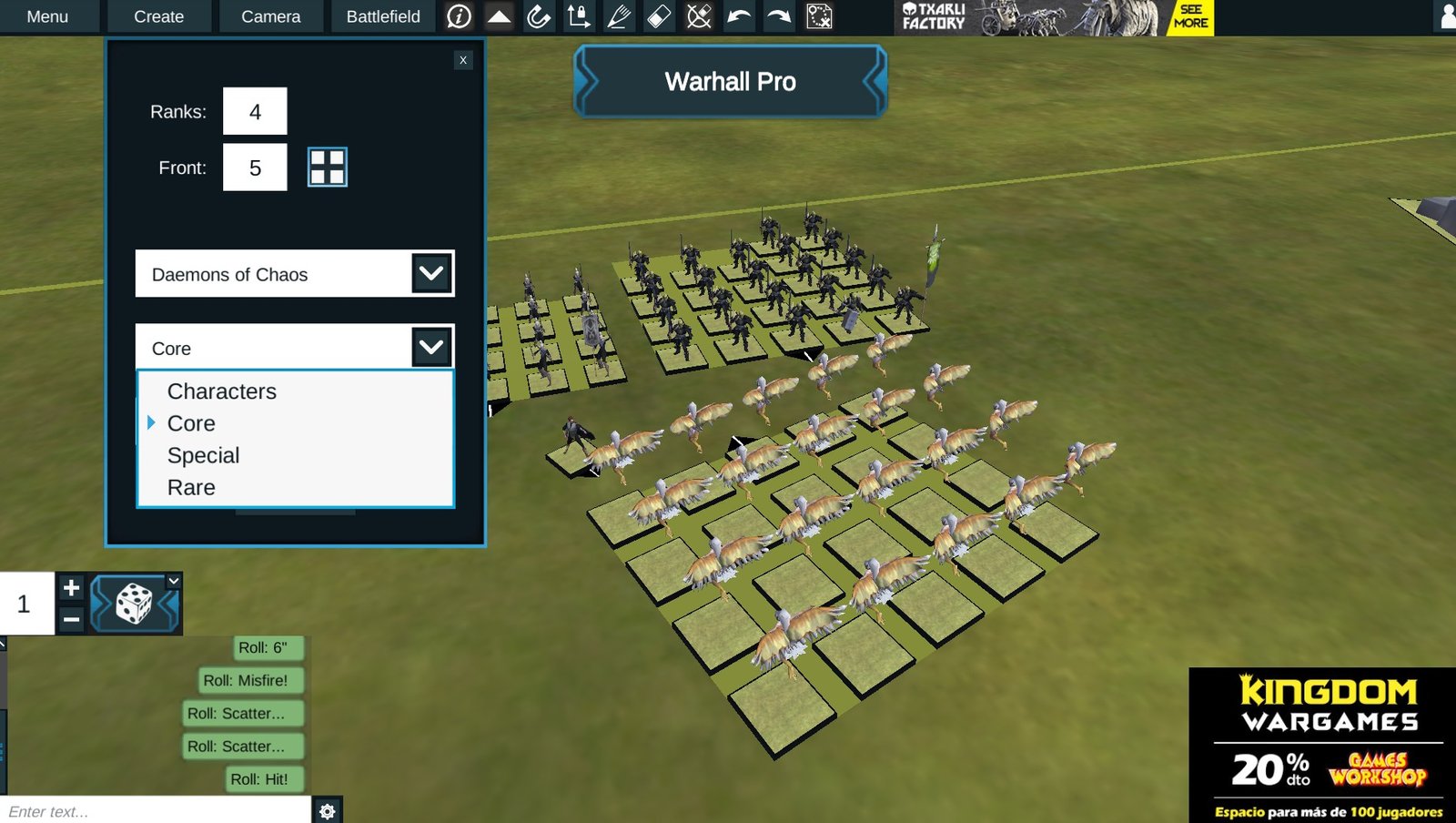The image size is (1456, 823).
Task: Select the info tool in the toolbar
Action: [x=460, y=16]
